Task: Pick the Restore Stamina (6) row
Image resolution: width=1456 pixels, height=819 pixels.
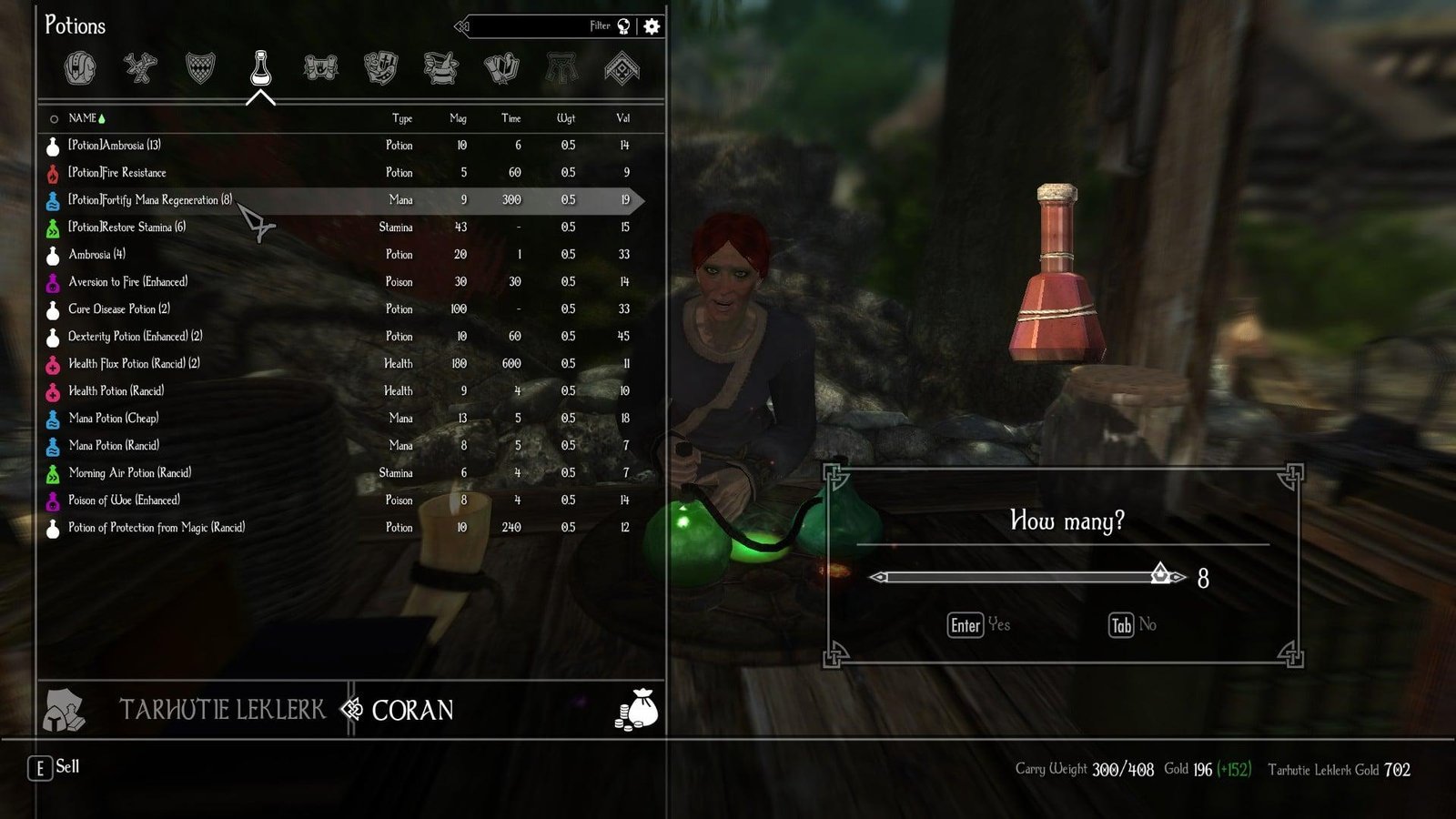Action: point(126,227)
